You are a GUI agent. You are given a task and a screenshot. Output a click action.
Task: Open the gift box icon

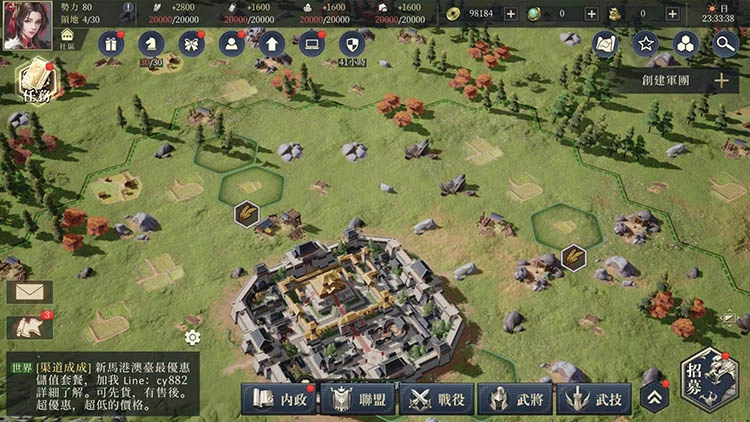[110, 43]
